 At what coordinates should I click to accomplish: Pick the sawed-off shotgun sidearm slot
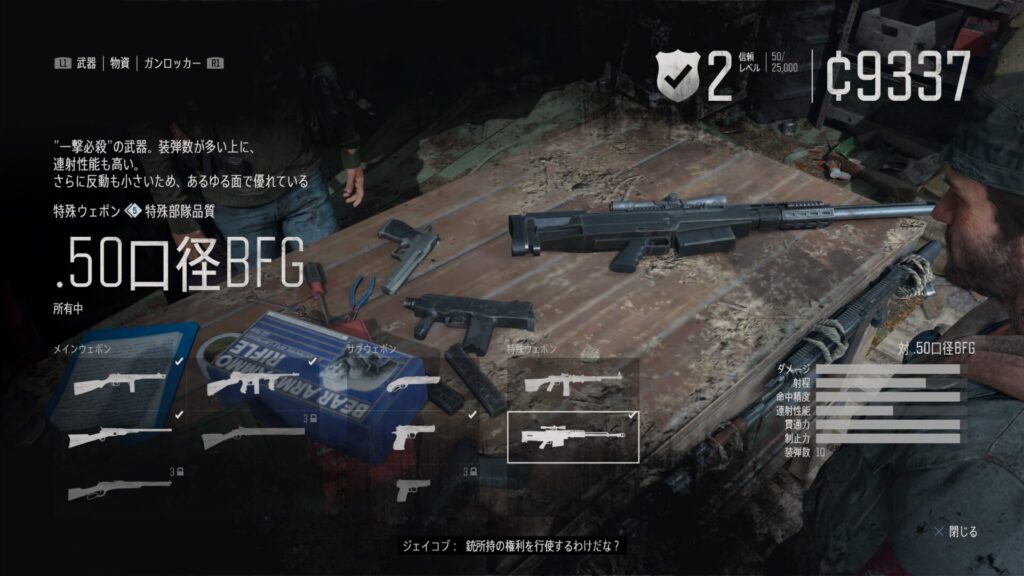point(412,383)
